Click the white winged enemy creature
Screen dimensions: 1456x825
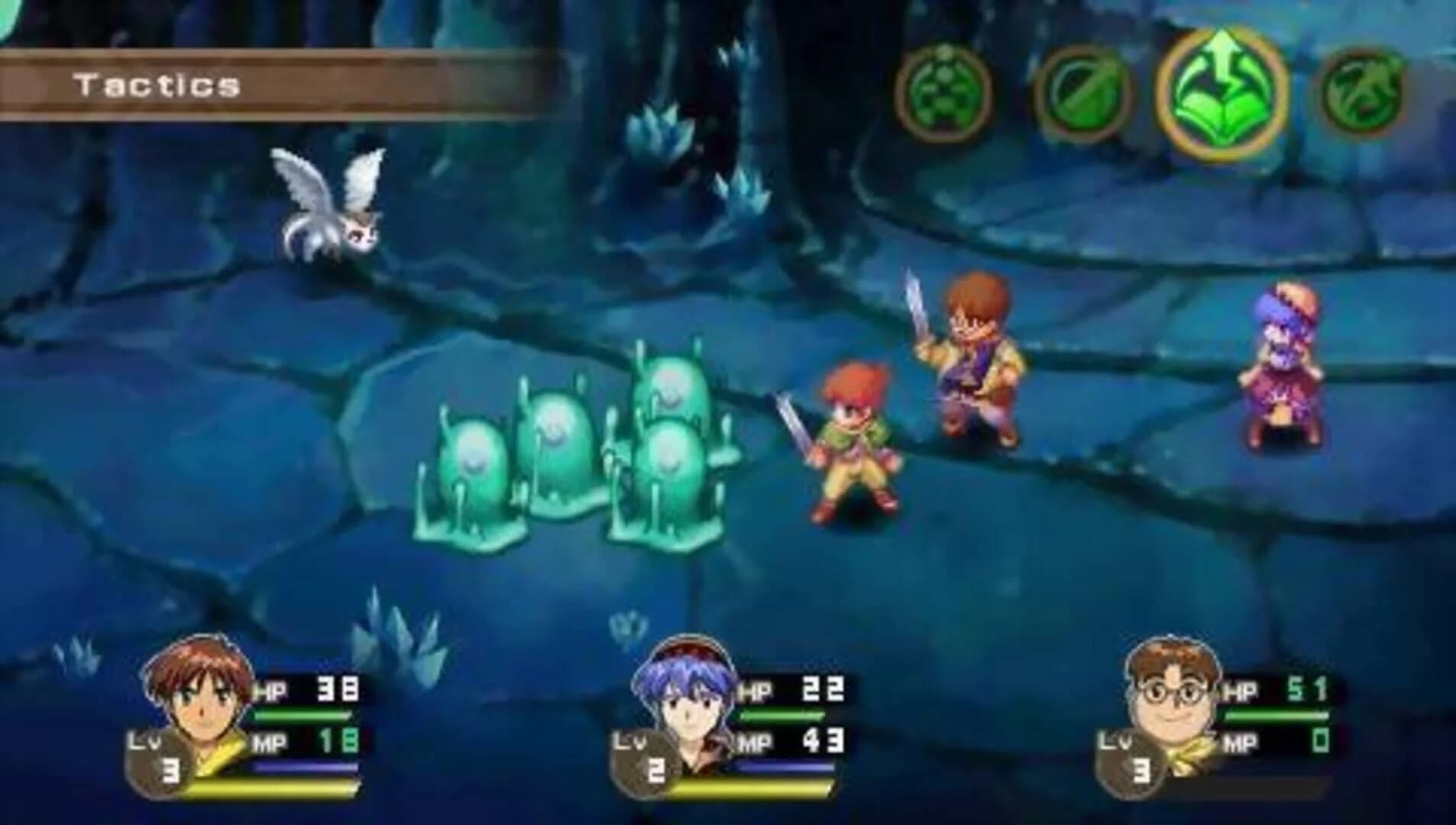pyautogui.click(x=328, y=206)
